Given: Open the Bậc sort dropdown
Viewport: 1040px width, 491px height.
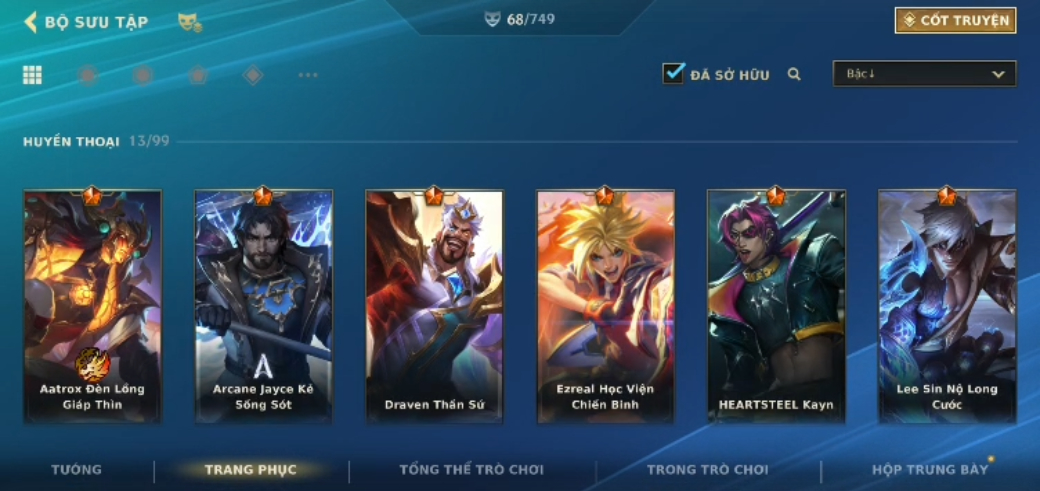Looking at the screenshot, I should [924, 74].
